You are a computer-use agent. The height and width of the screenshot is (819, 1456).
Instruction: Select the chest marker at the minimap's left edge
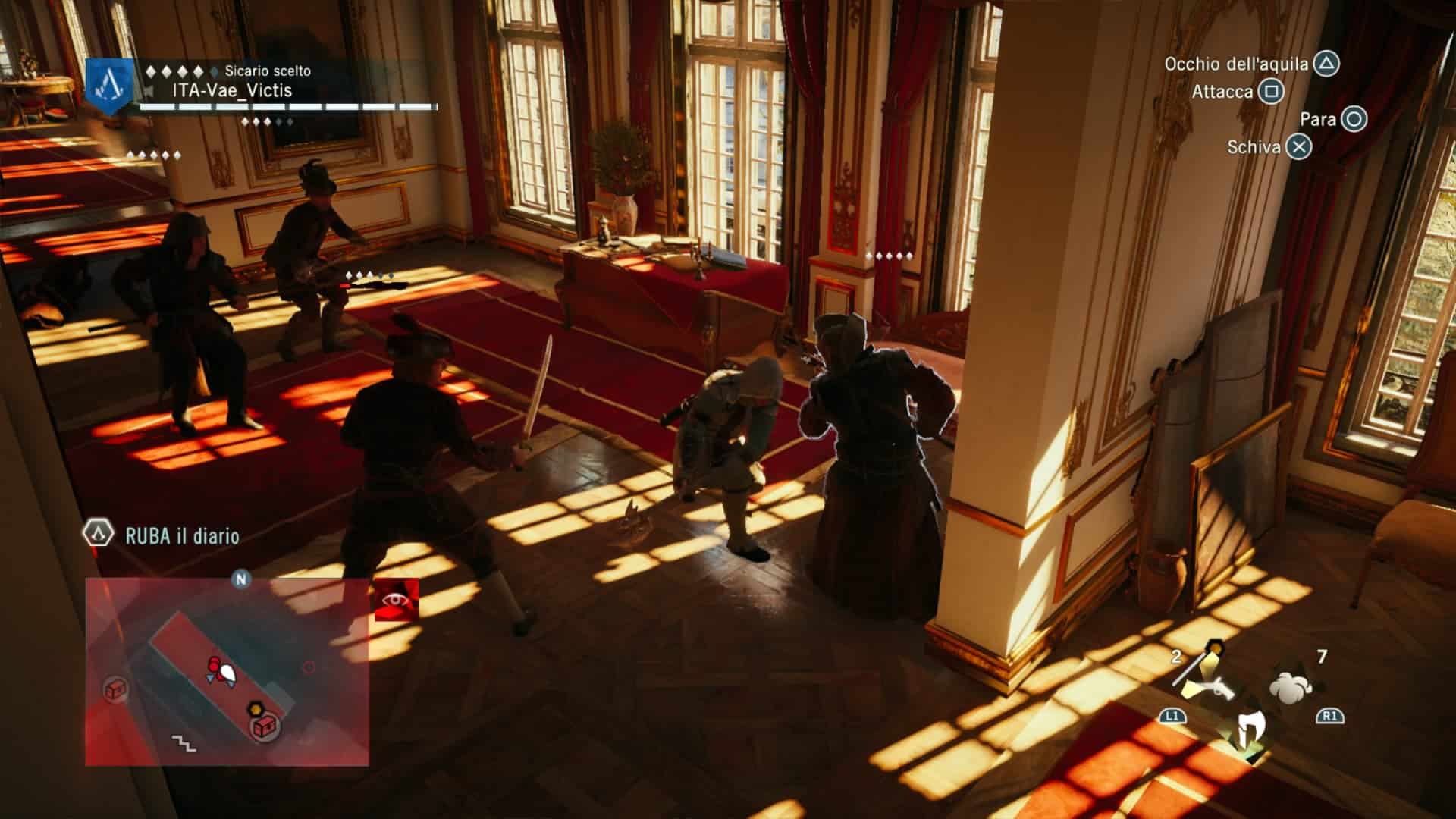click(115, 690)
